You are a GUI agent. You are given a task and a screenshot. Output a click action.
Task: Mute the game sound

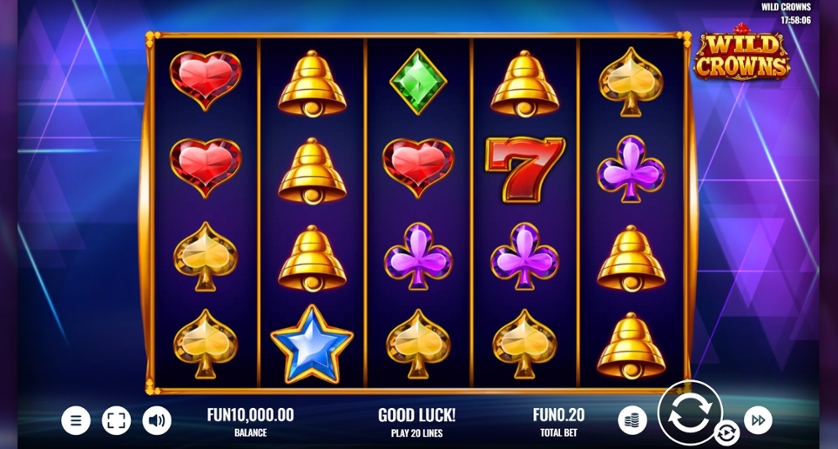tap(157, 420)
